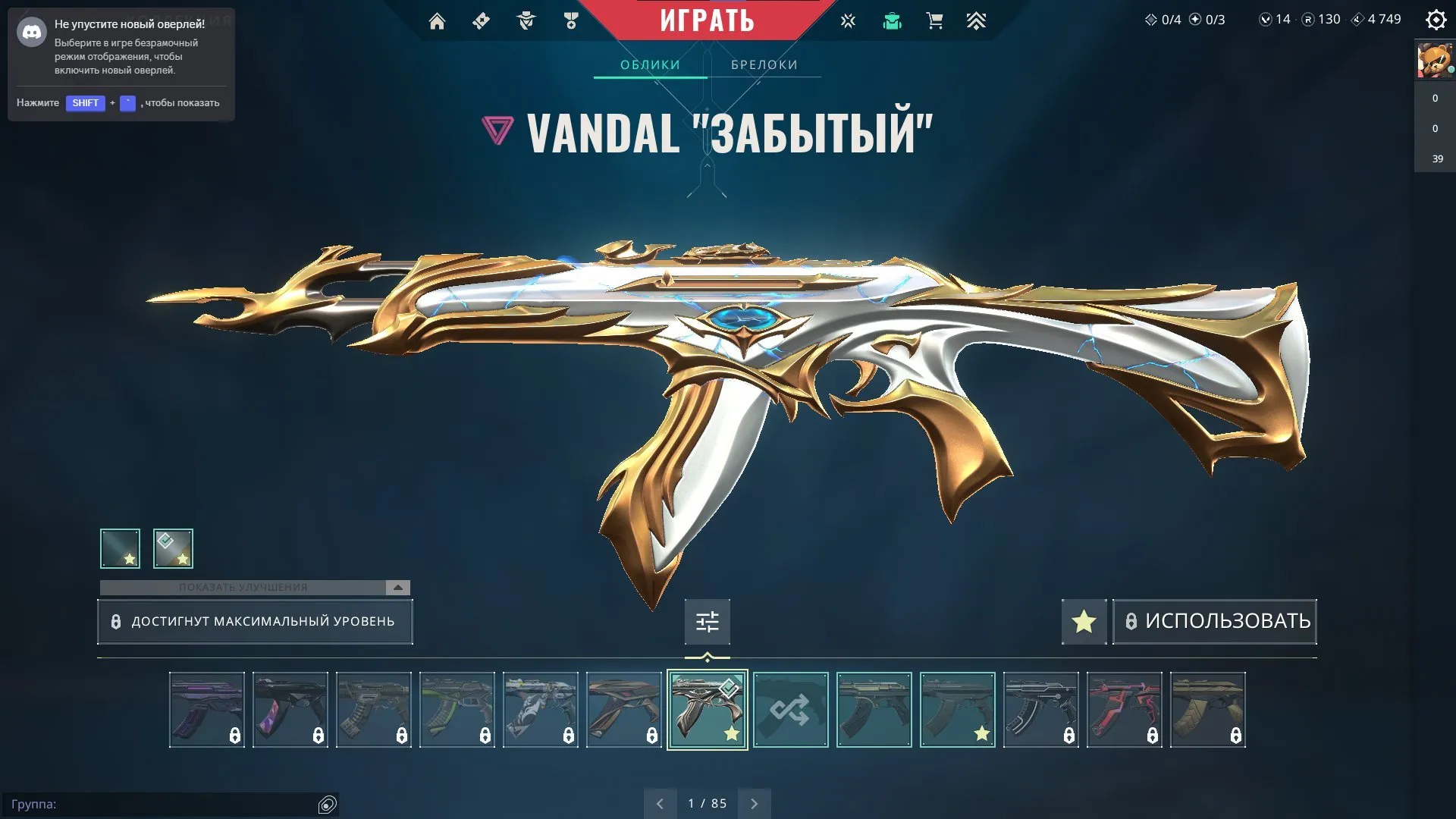Open skin variant options with the sliders icon
Viewport: 1456px width, 819px height.
(x=706, y=621)
